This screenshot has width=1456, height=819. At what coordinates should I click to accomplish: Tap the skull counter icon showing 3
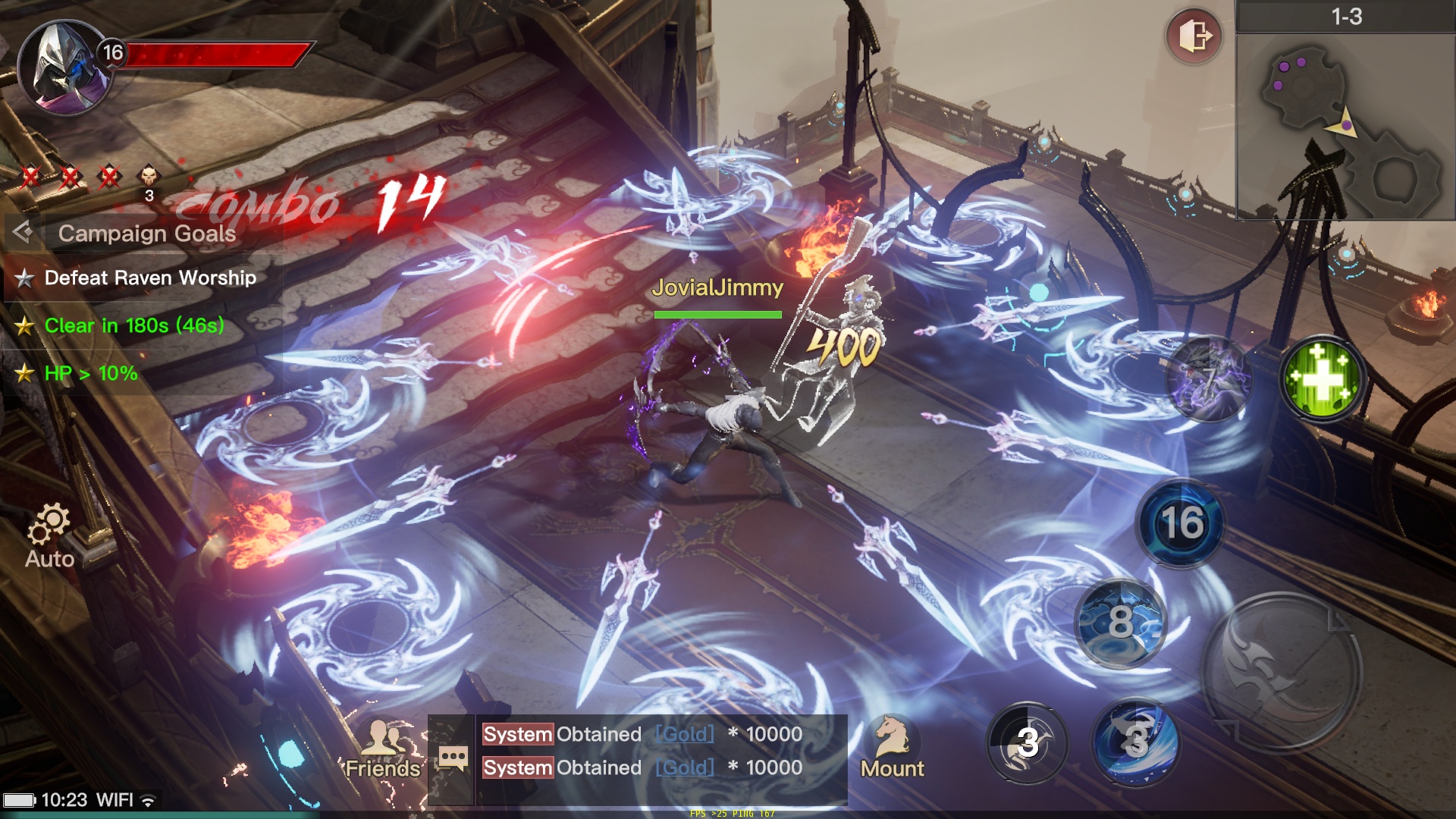149,182
